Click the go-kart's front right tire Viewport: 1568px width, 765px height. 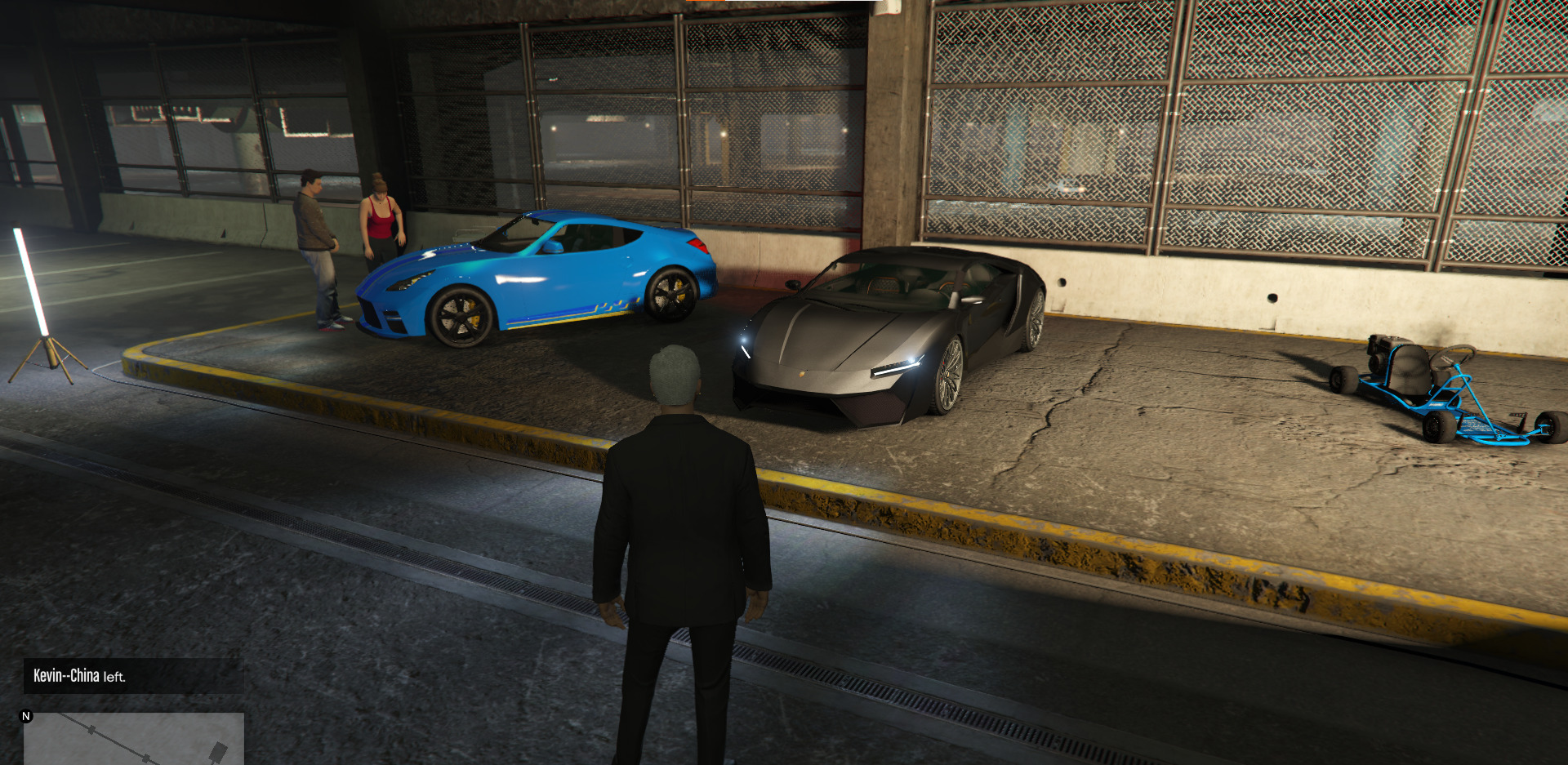pyautogui.click(x=1550, y=426)
